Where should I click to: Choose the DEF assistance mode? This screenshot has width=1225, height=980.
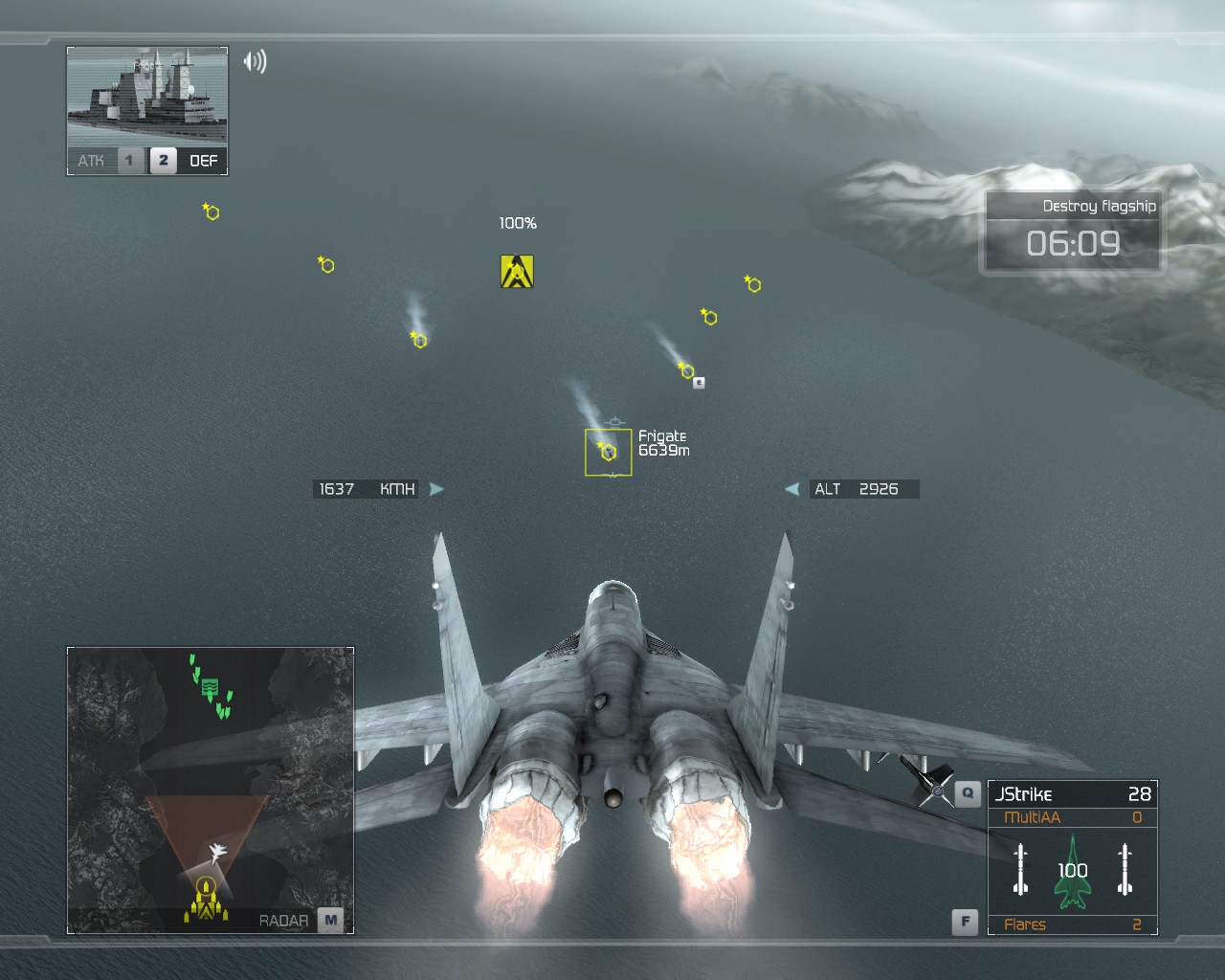tap(203, 161)
